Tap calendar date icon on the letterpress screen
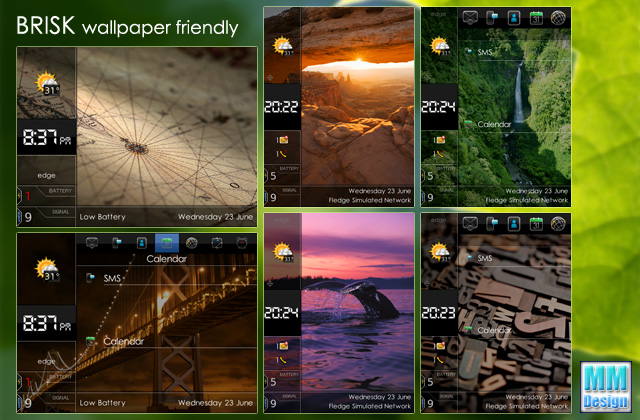Screen dimensions: 640x420 [x=536, y=223]
